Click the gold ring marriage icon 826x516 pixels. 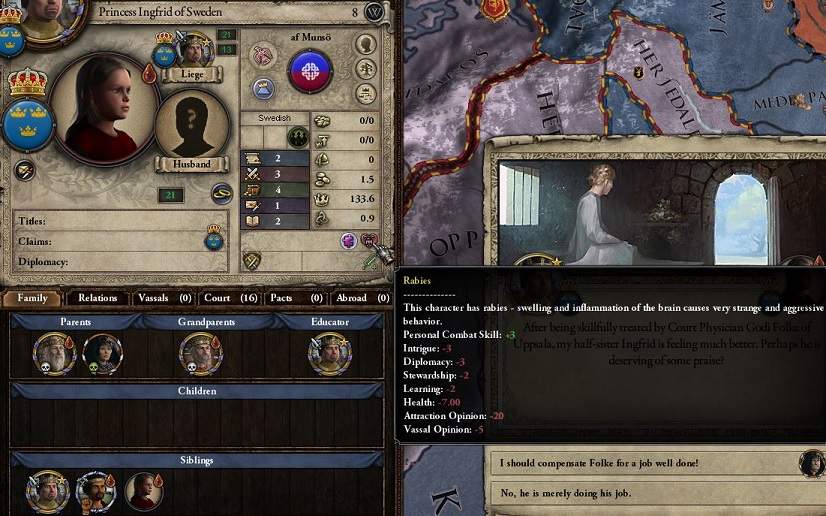(221, 194)
